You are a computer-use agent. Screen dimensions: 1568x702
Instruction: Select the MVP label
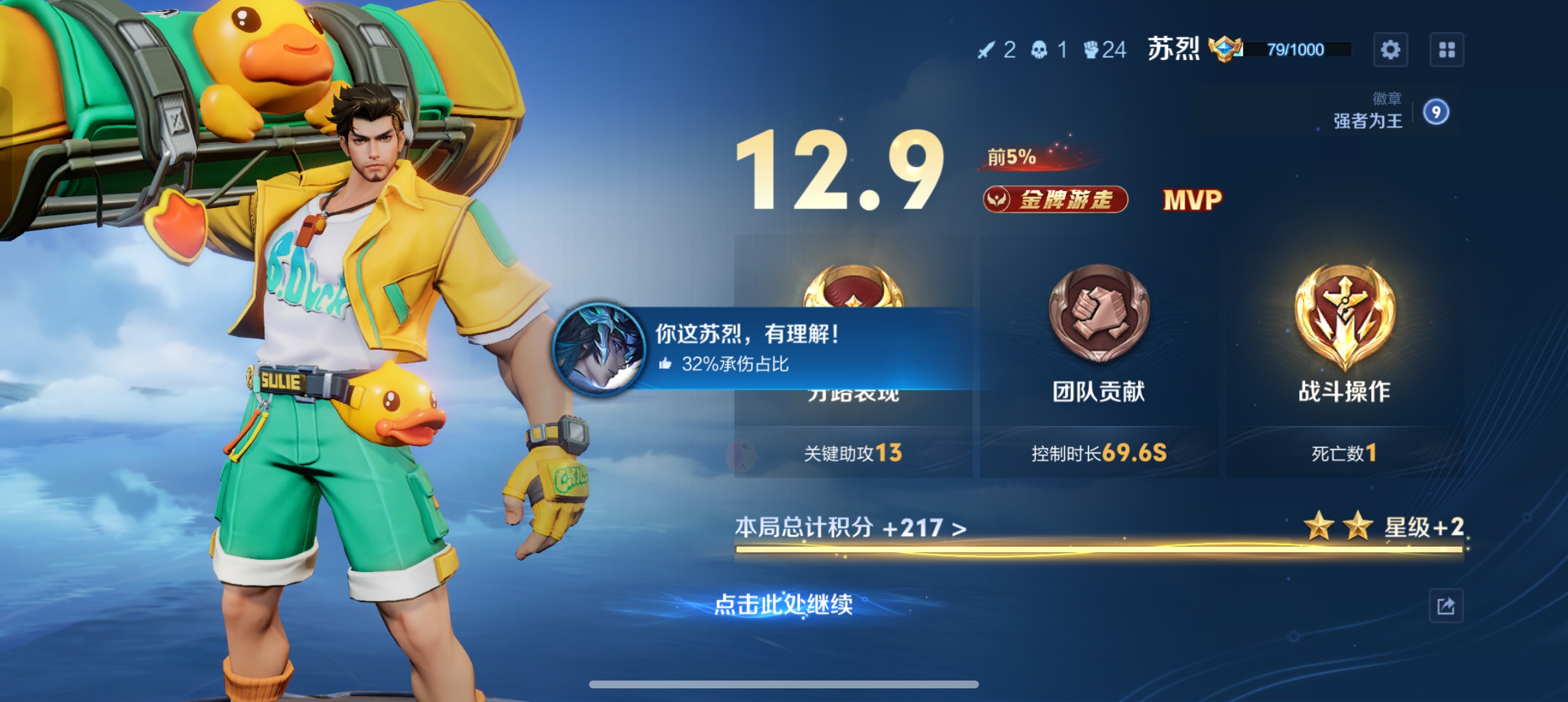[1190, 200]
